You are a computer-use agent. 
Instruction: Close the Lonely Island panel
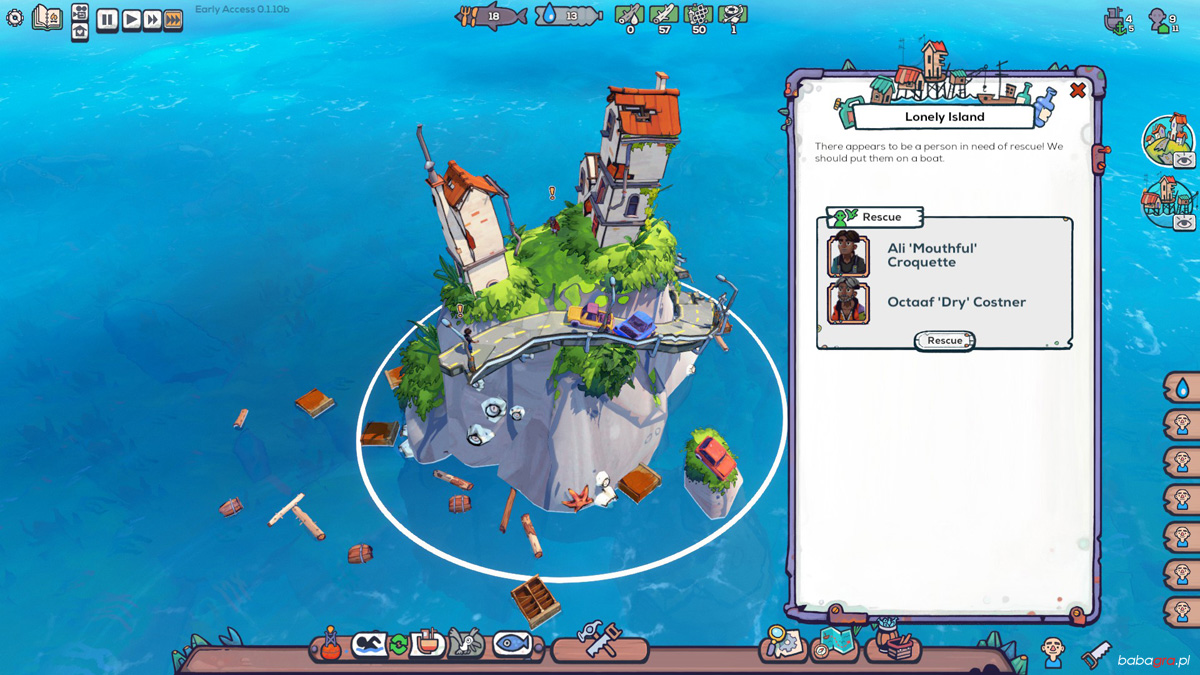coord(1077,91)
